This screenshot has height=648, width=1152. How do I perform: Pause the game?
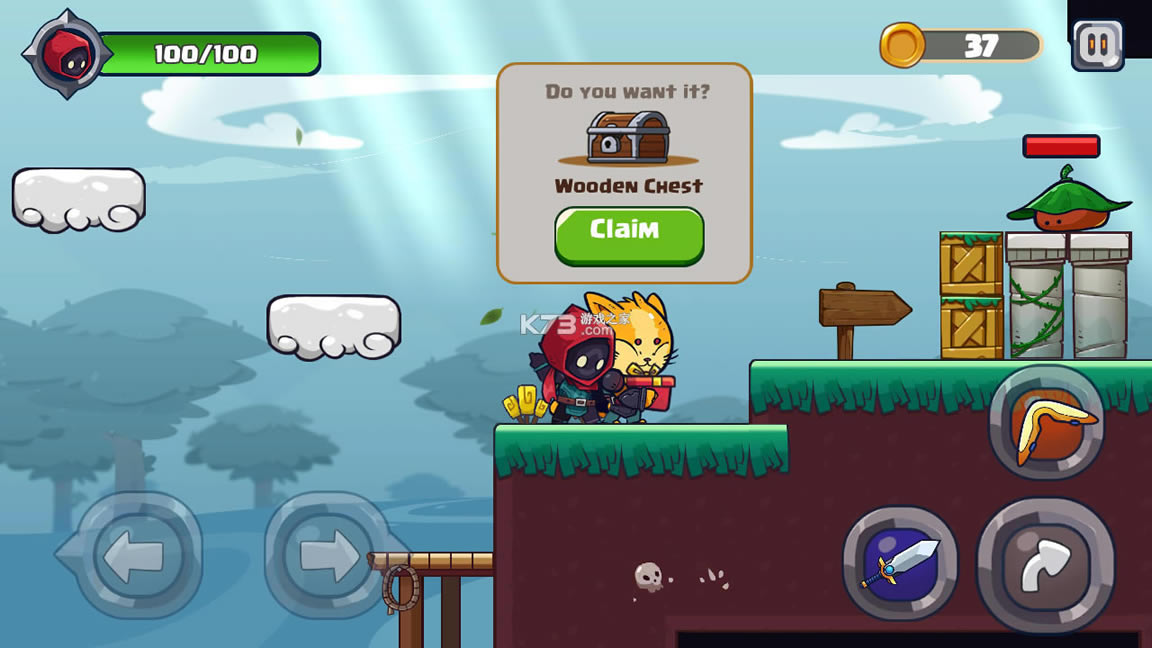click(1097, 45)
